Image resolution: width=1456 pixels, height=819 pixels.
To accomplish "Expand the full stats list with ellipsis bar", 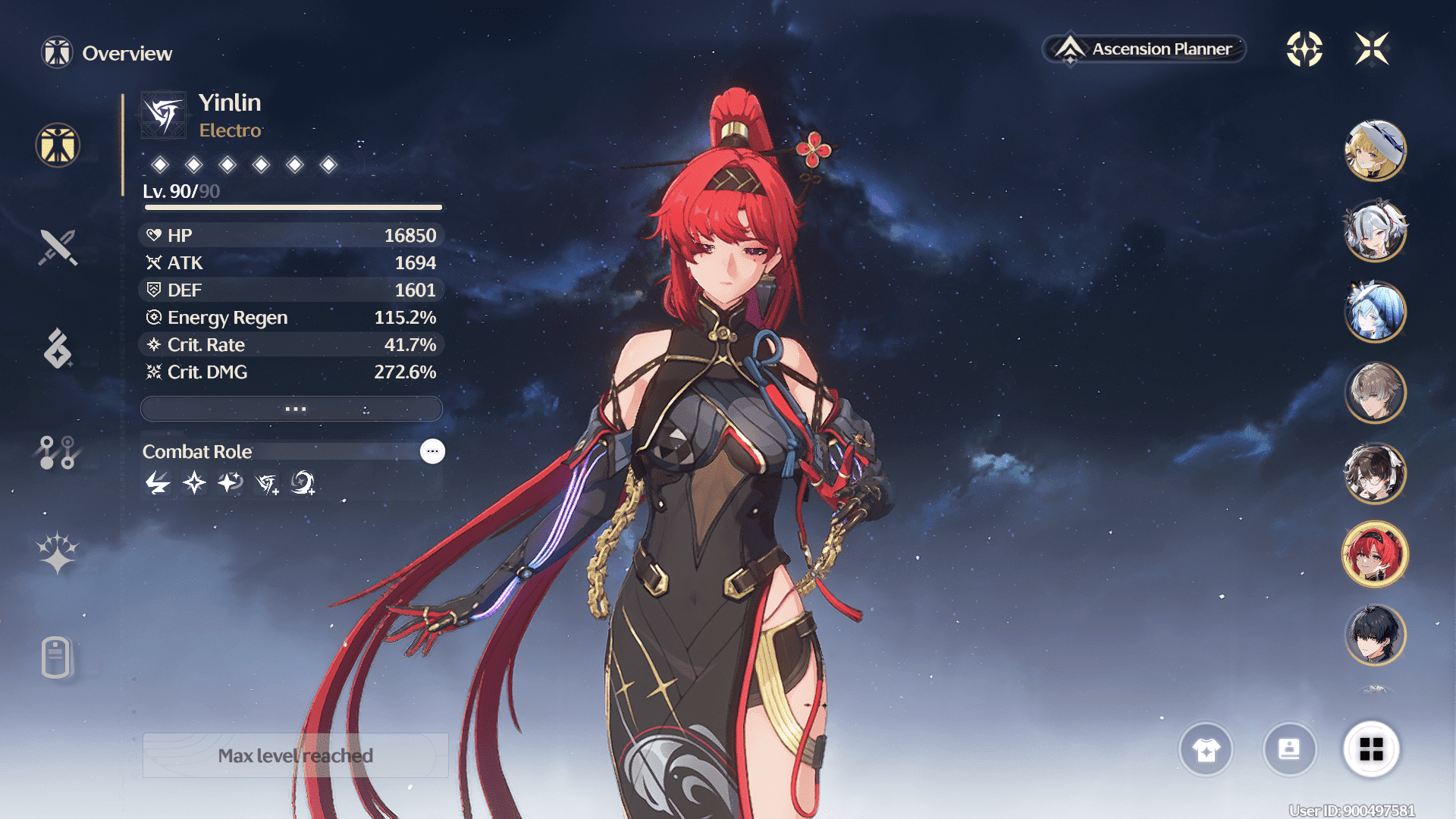I will [x=292, y=409].
